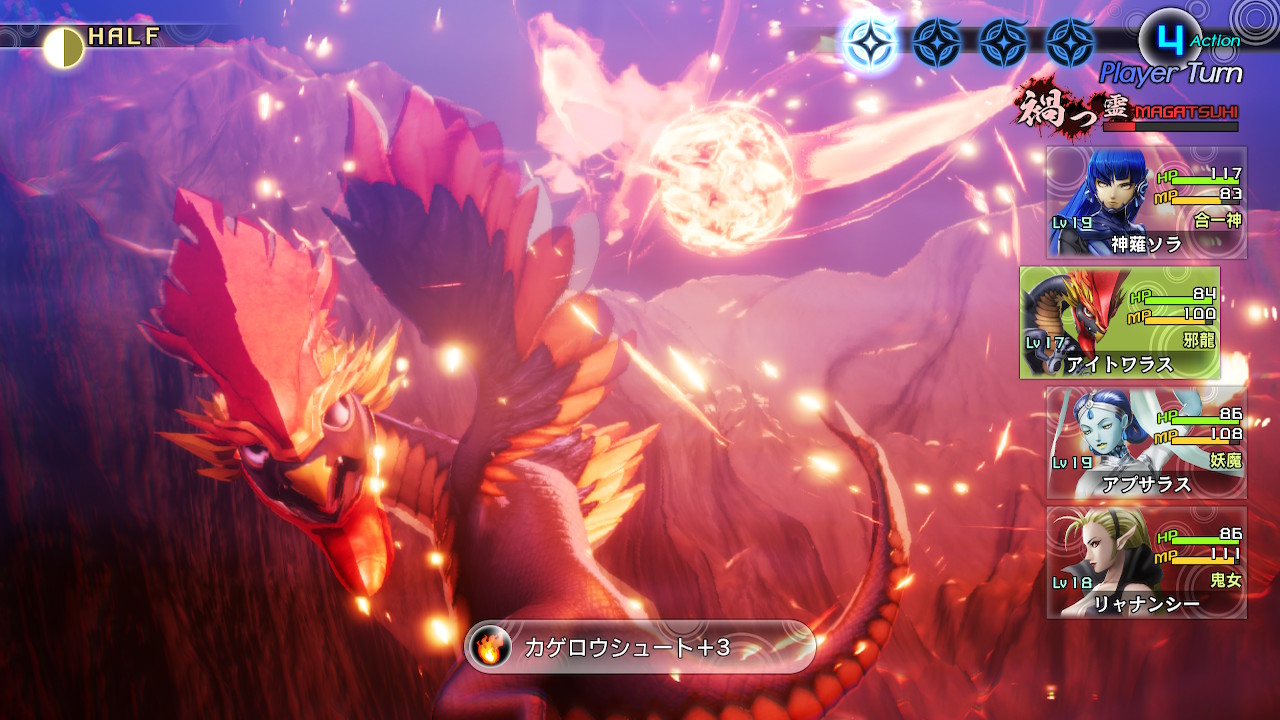Click the カゲロウシュート+3 skill banner
Viewport: 1280px width, 720px height.
coord(640,647)
